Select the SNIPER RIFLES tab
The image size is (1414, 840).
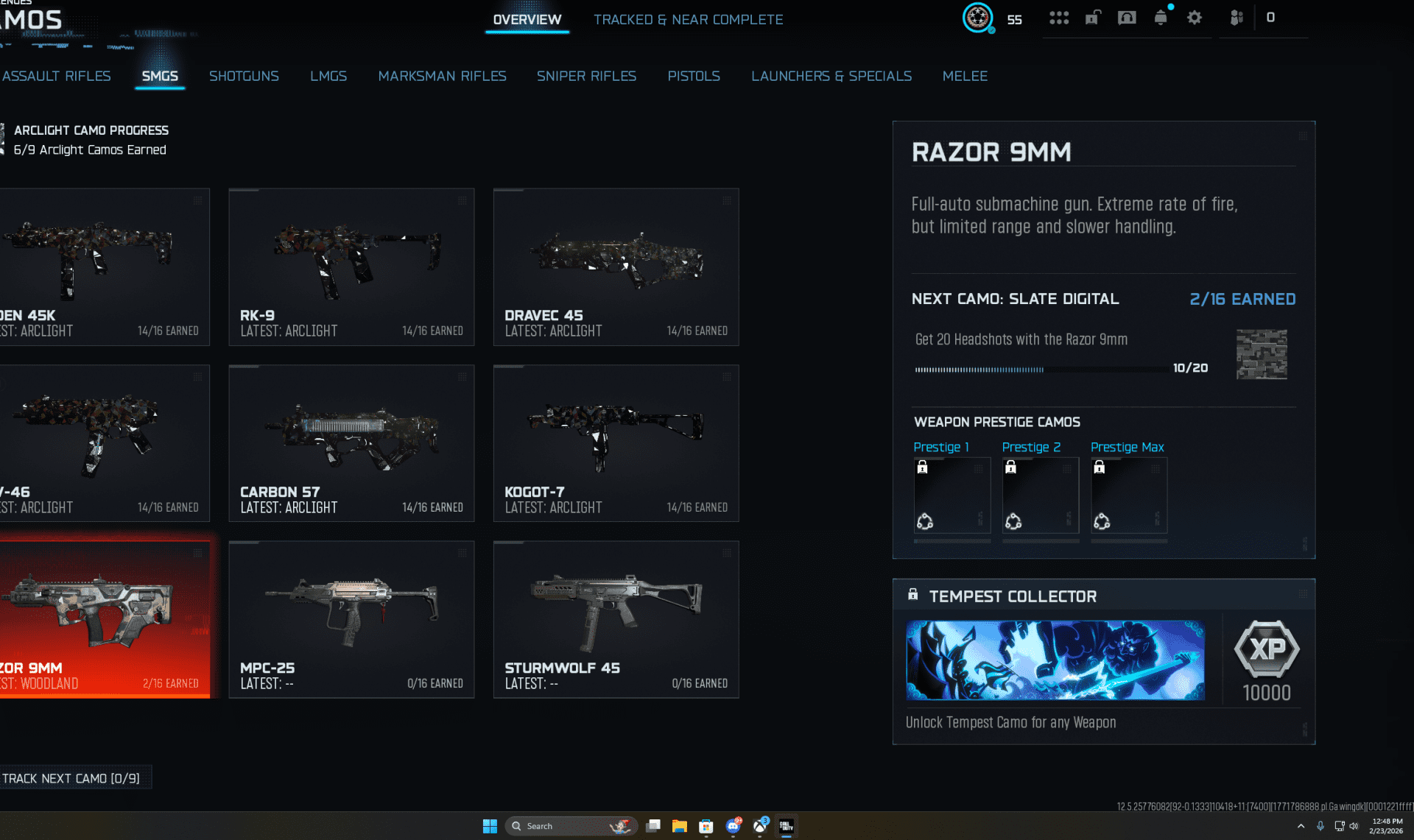[586, 76]
